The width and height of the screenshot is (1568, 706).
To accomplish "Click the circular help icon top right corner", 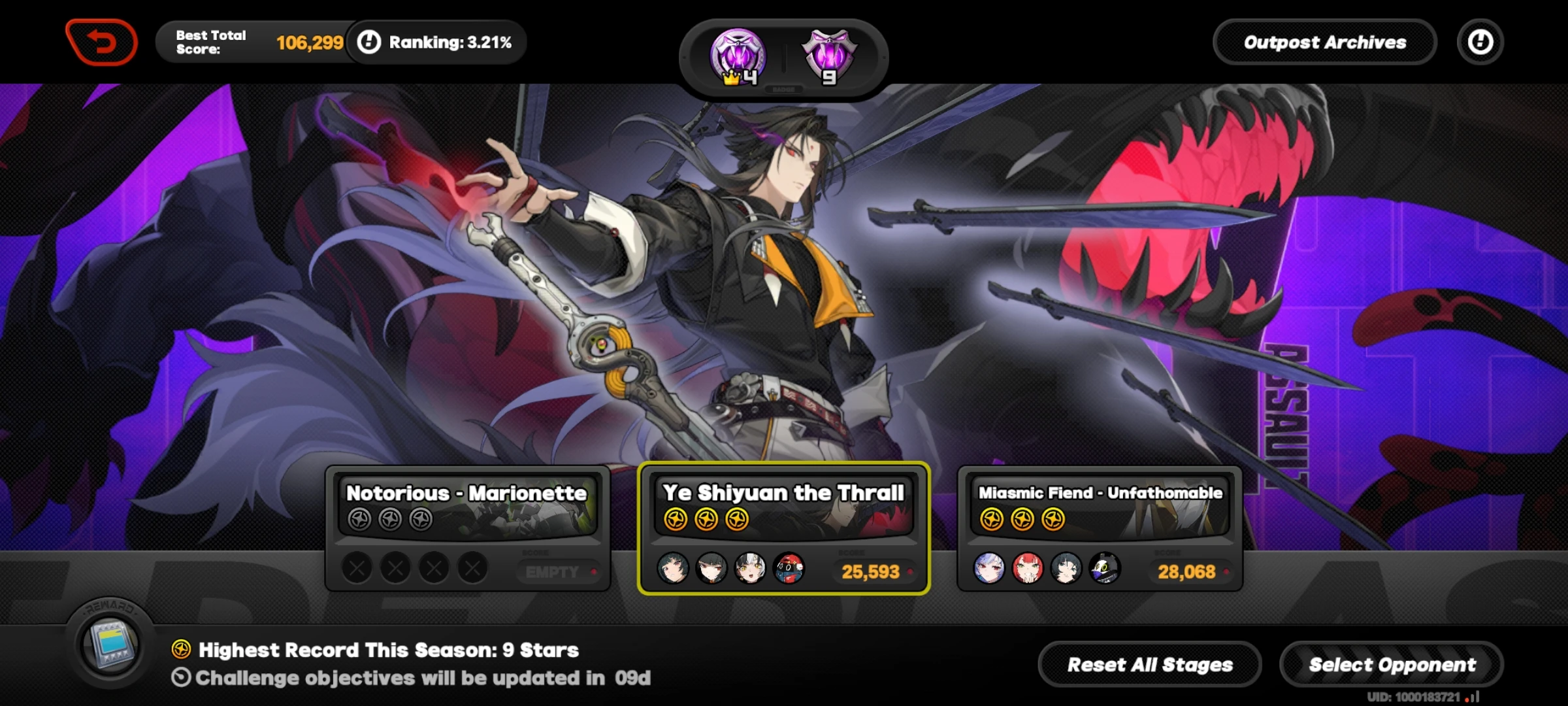I will pos(1480,42).
